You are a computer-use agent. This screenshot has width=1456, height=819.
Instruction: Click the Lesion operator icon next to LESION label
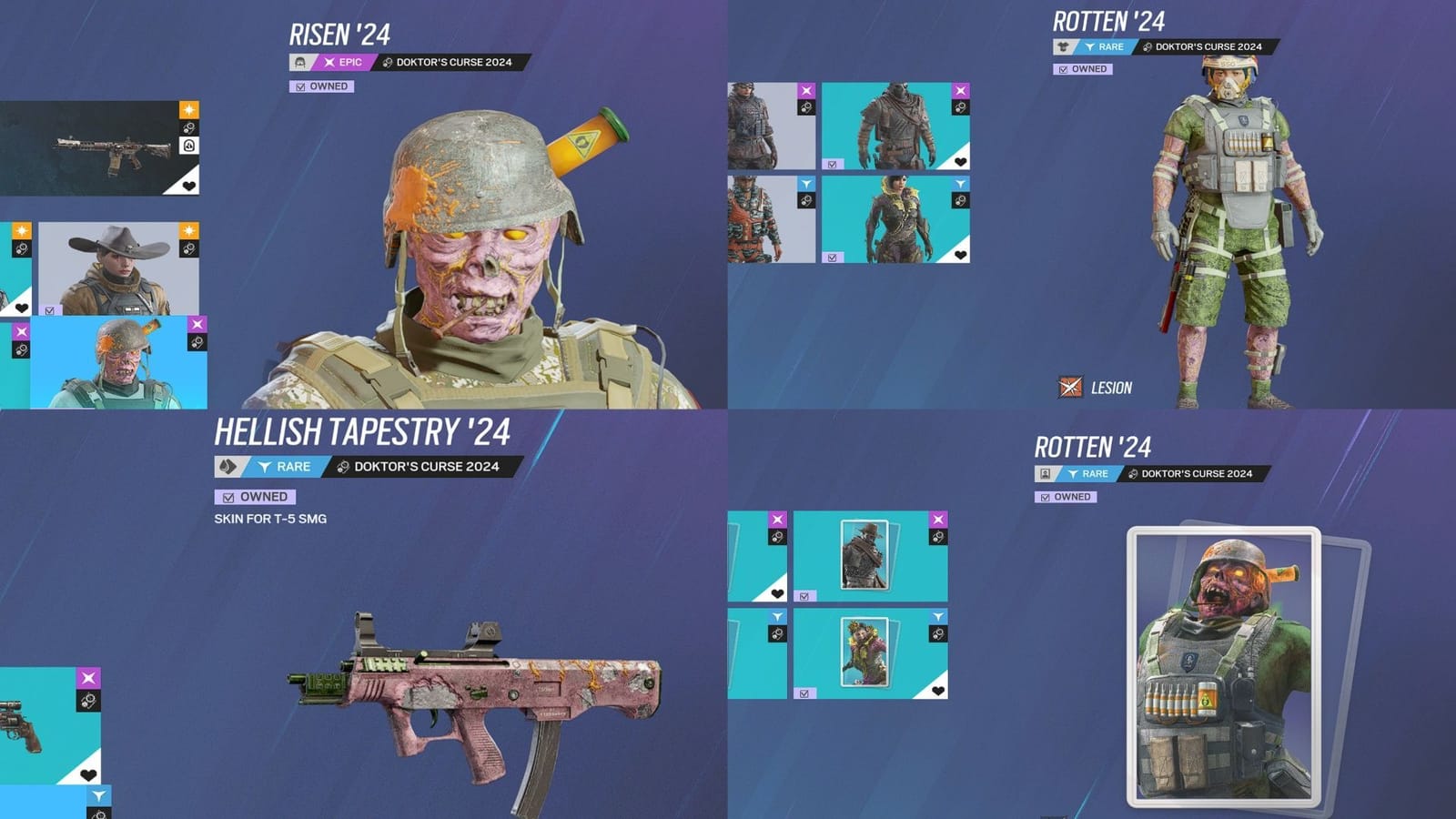pos(1072,386)
